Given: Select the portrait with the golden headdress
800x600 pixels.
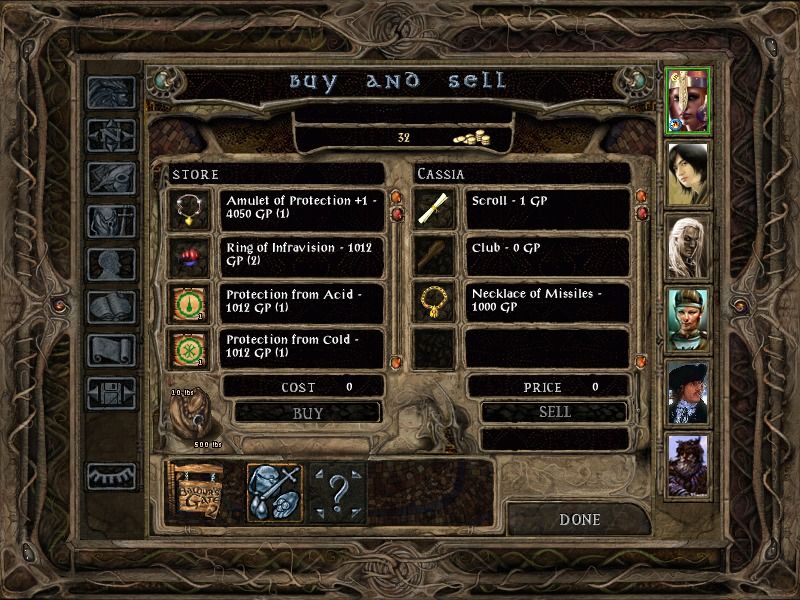Looking at the screenshot, I should click(x=688, y=101).
